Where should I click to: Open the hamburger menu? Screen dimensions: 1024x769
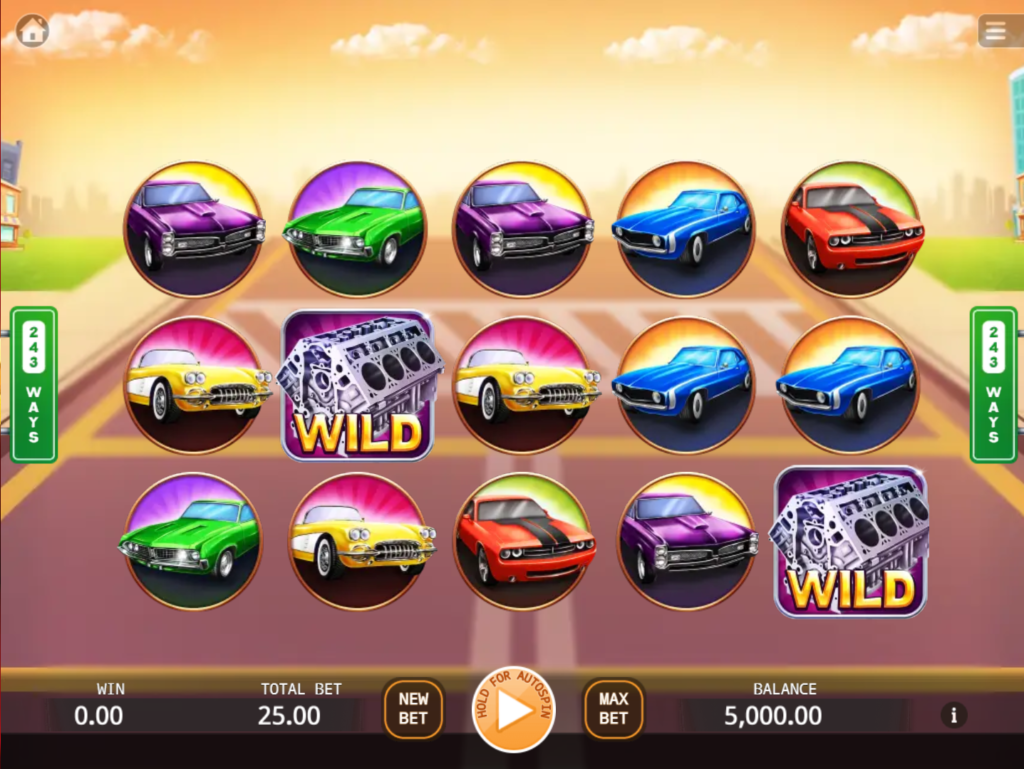[x=996, y=31]
